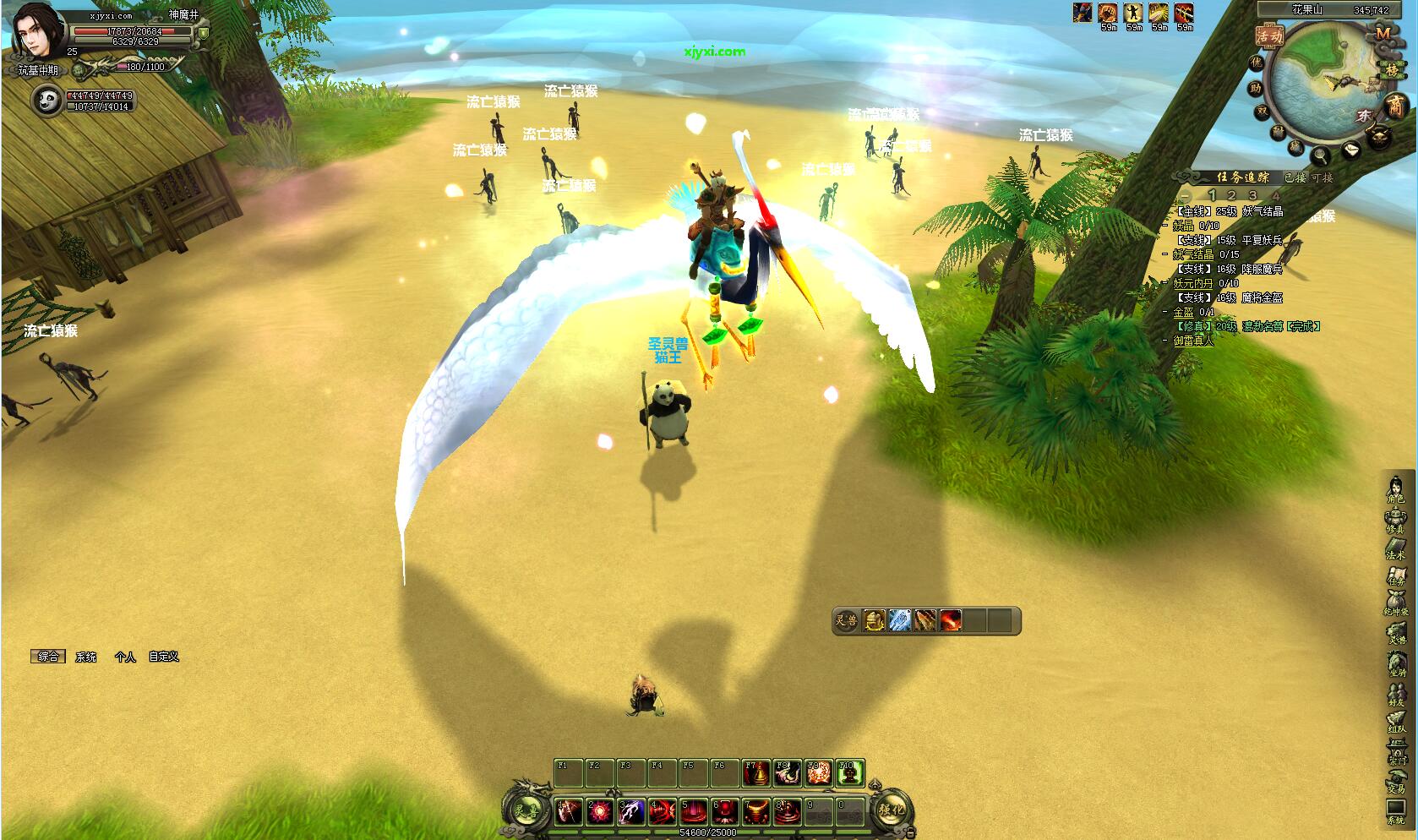The height and width of the screenshot is (840, 1418).
Task: Choose the 自定义 chat tab
Action: coord(164,657)
